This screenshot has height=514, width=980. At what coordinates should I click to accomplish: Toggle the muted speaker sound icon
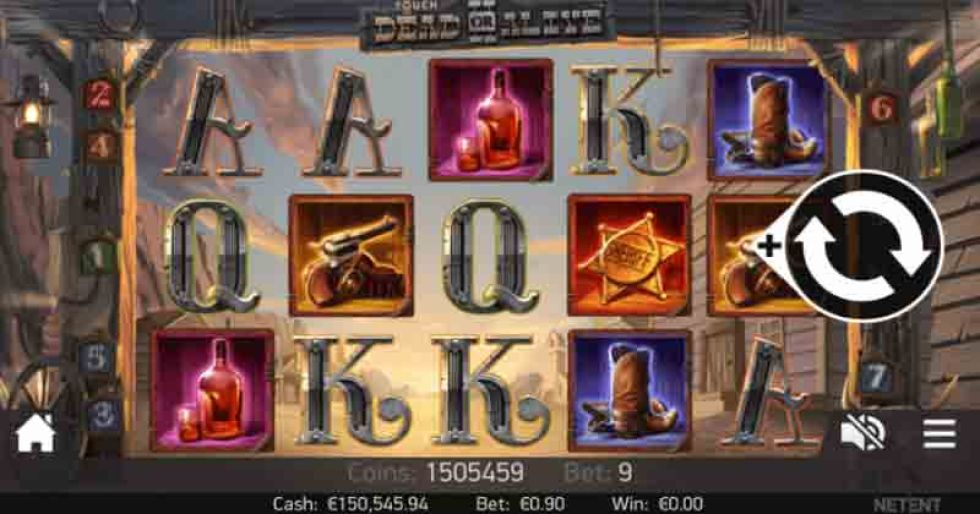[862, 433]
